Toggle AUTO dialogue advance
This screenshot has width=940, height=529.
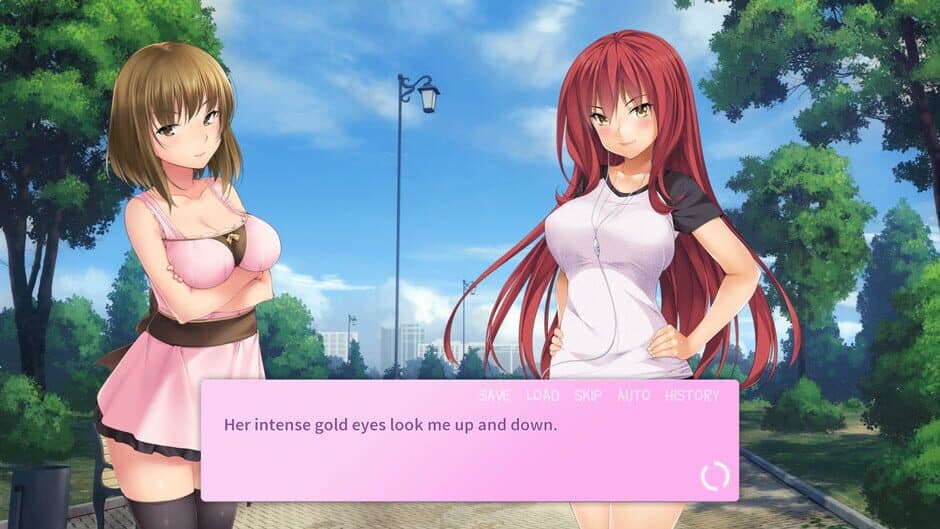[x=633, y=395]
